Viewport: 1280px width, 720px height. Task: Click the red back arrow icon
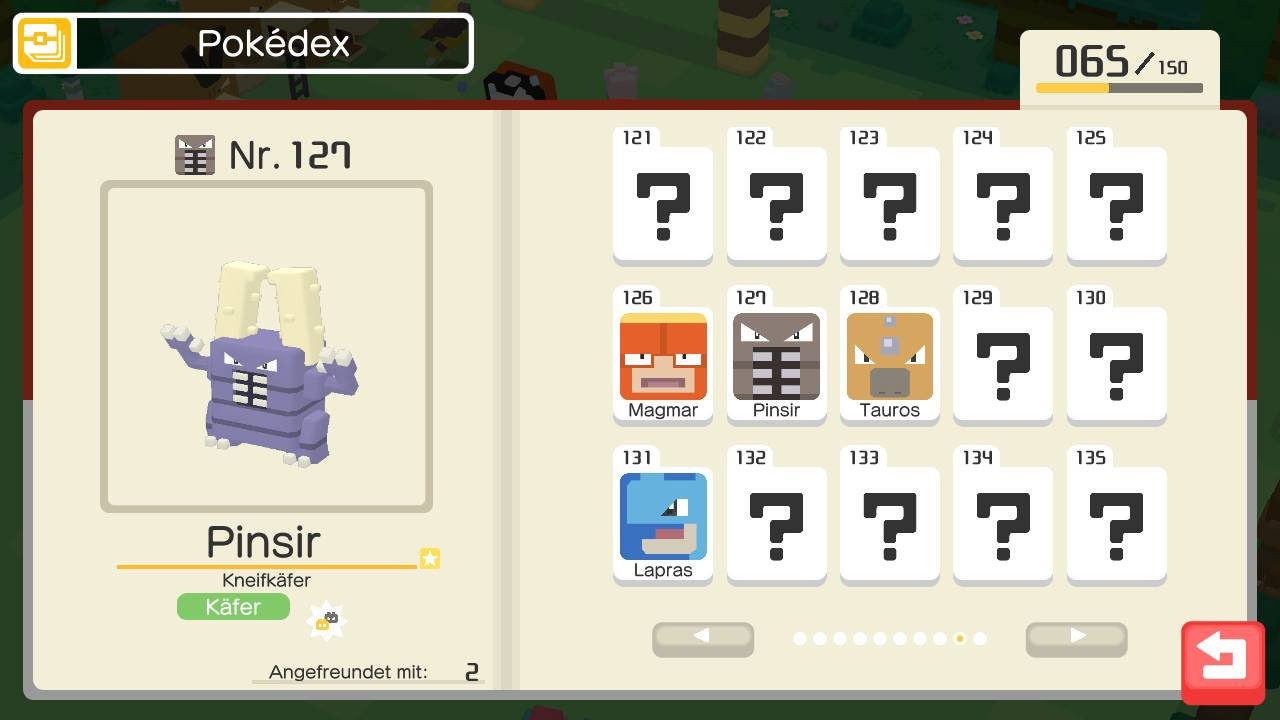coord(1222,657)
